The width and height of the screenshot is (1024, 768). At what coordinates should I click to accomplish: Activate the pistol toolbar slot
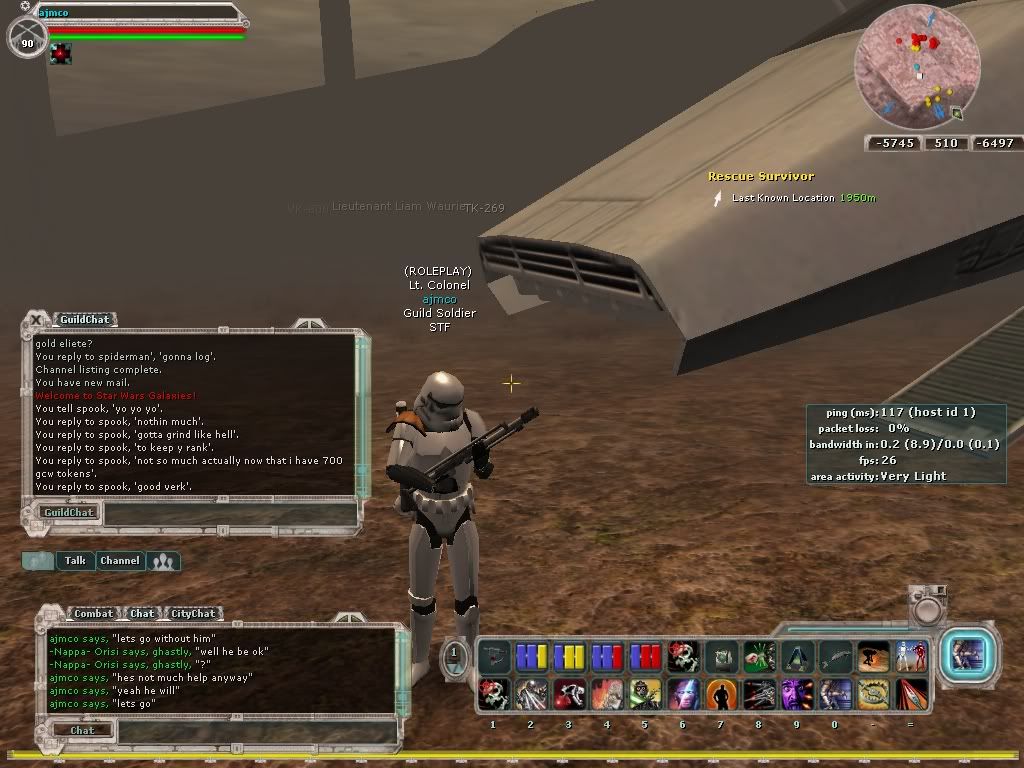click(494, 657)
